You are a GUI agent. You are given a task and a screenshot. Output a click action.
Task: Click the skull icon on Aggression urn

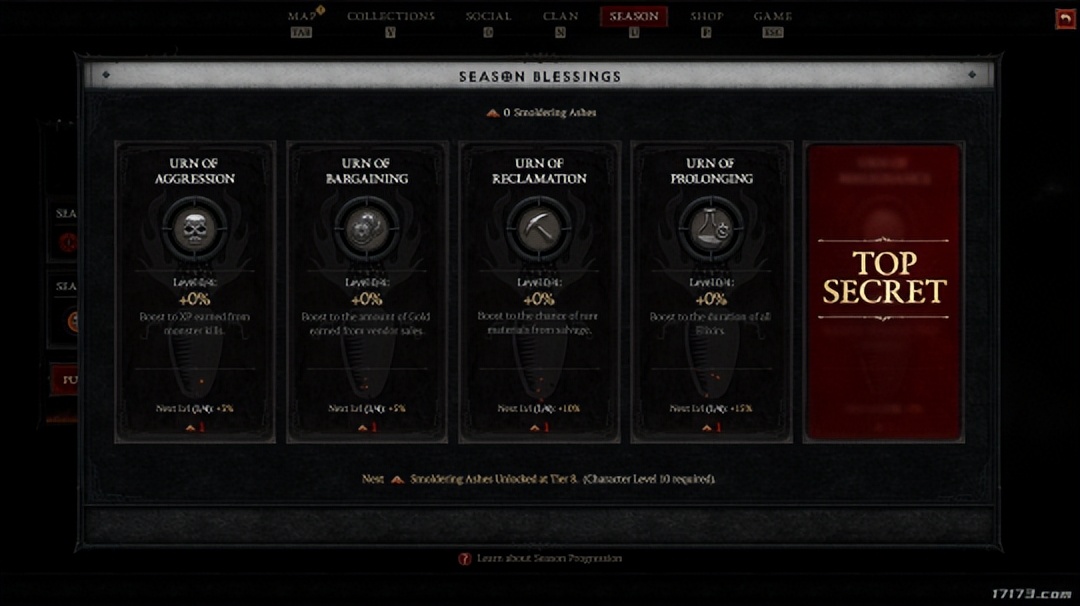pyautogui.click(x=195, y=228)
